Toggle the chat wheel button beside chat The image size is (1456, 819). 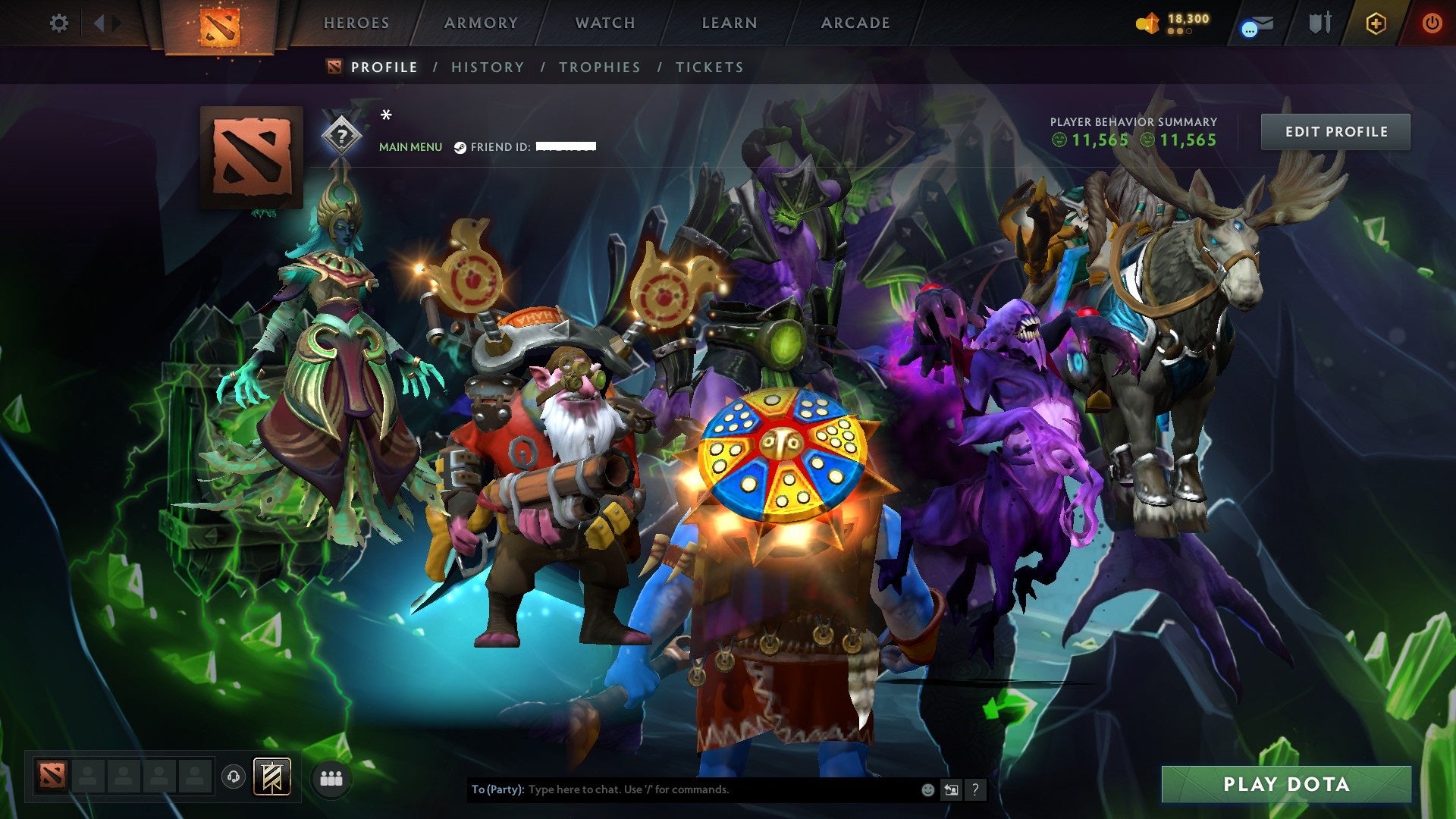point(950,789)
